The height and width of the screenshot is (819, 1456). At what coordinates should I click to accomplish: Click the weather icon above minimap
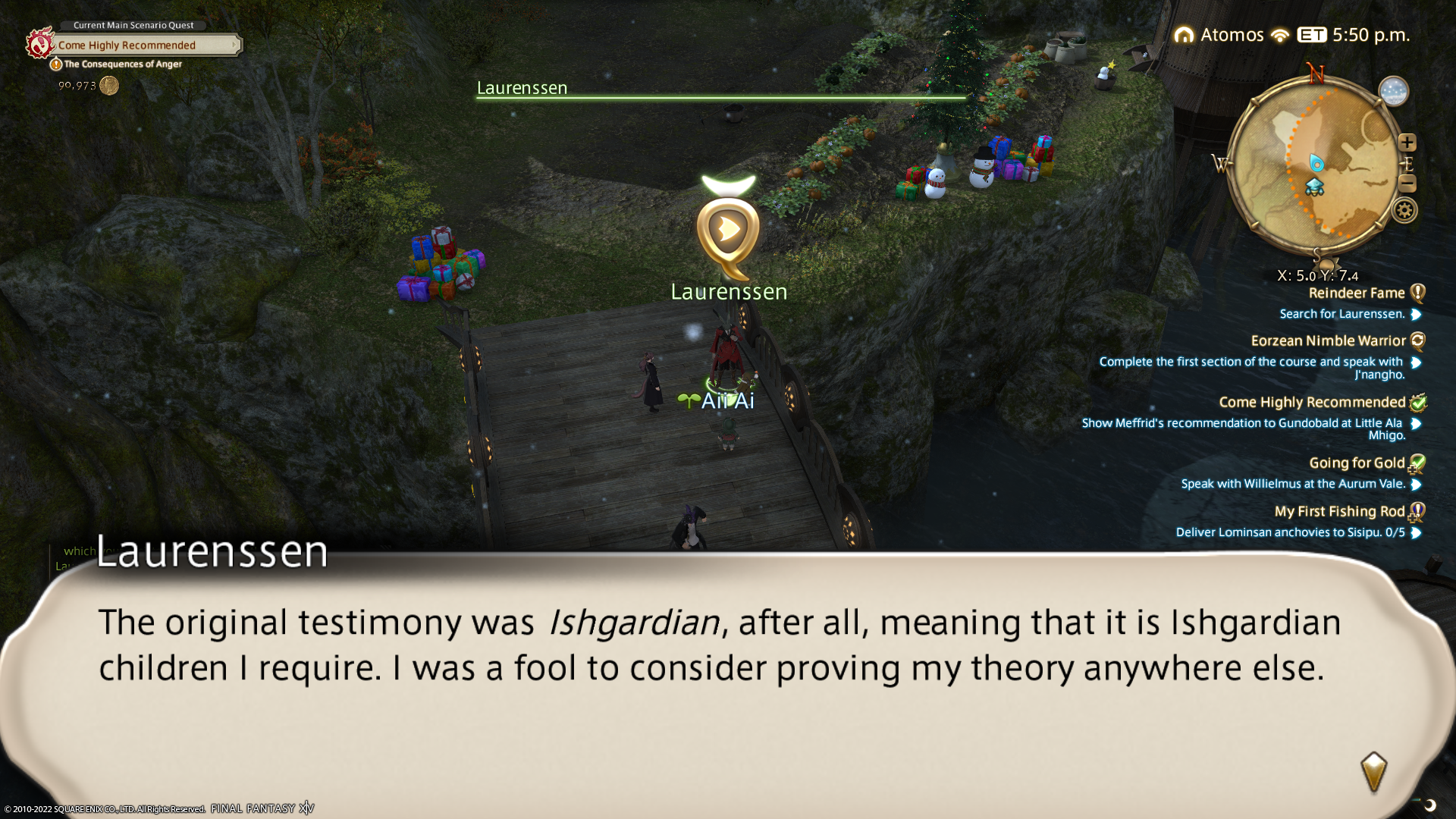(x=1393, y=92)
